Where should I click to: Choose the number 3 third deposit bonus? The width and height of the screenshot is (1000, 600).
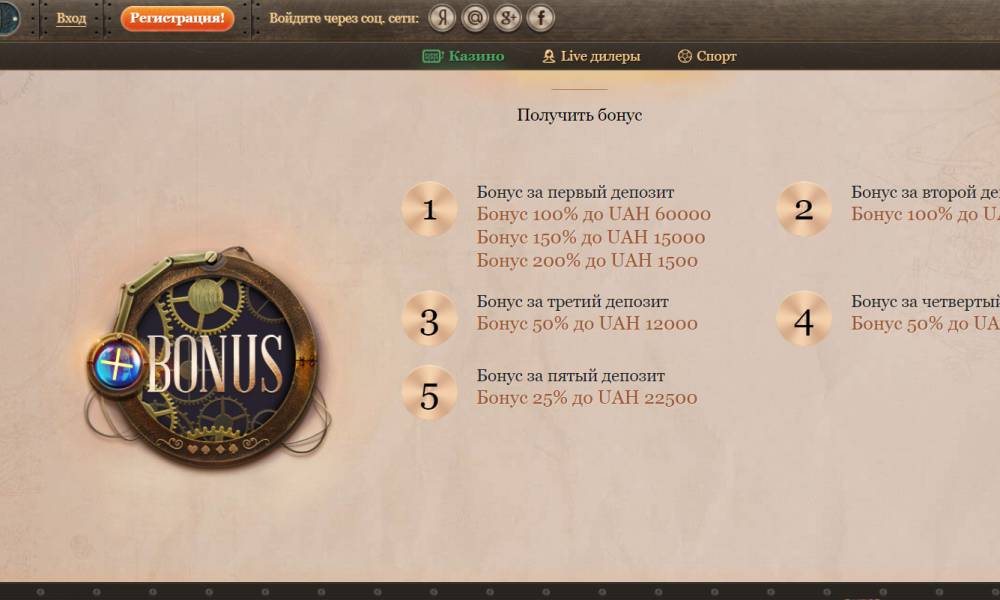click(x=429, y=319)
